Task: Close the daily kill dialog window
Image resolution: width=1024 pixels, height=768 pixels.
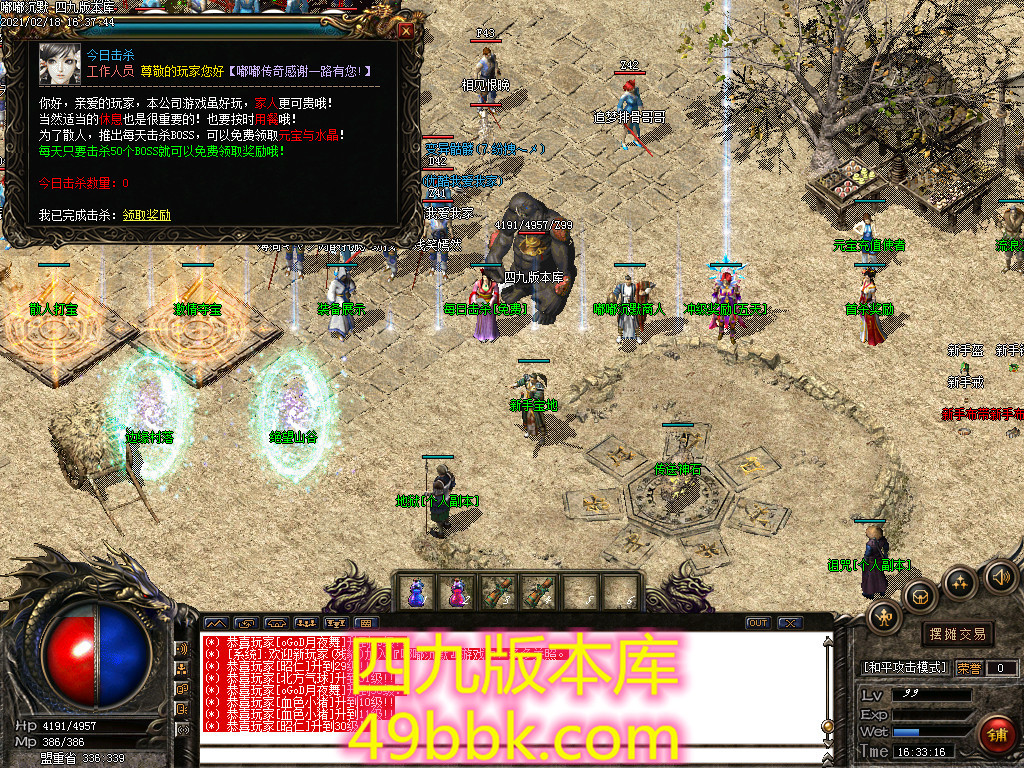Action: pos(406,31)
